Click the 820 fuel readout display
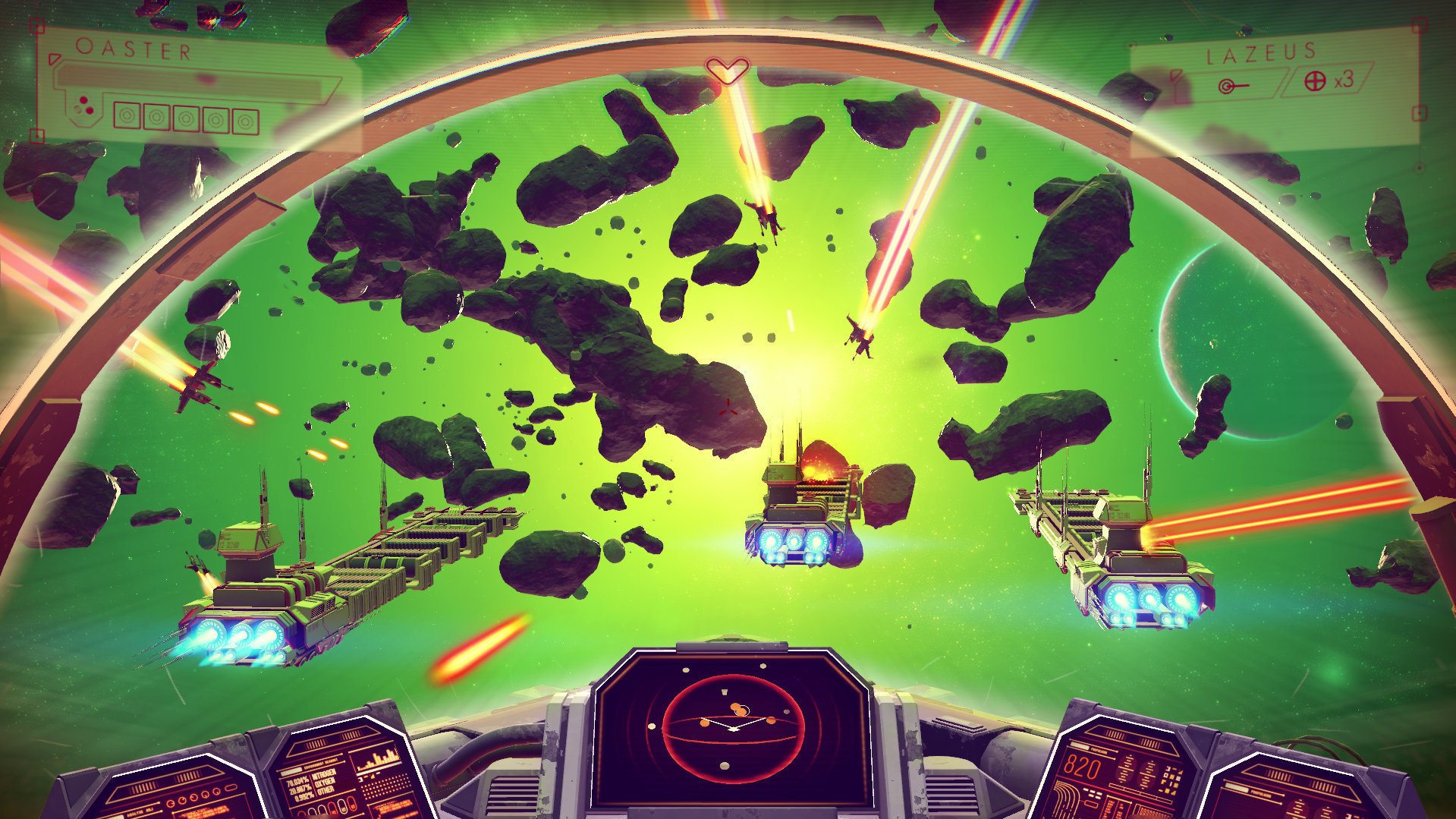The width and height of the screenshot is (1456, 819). (x=1082, y=768)
